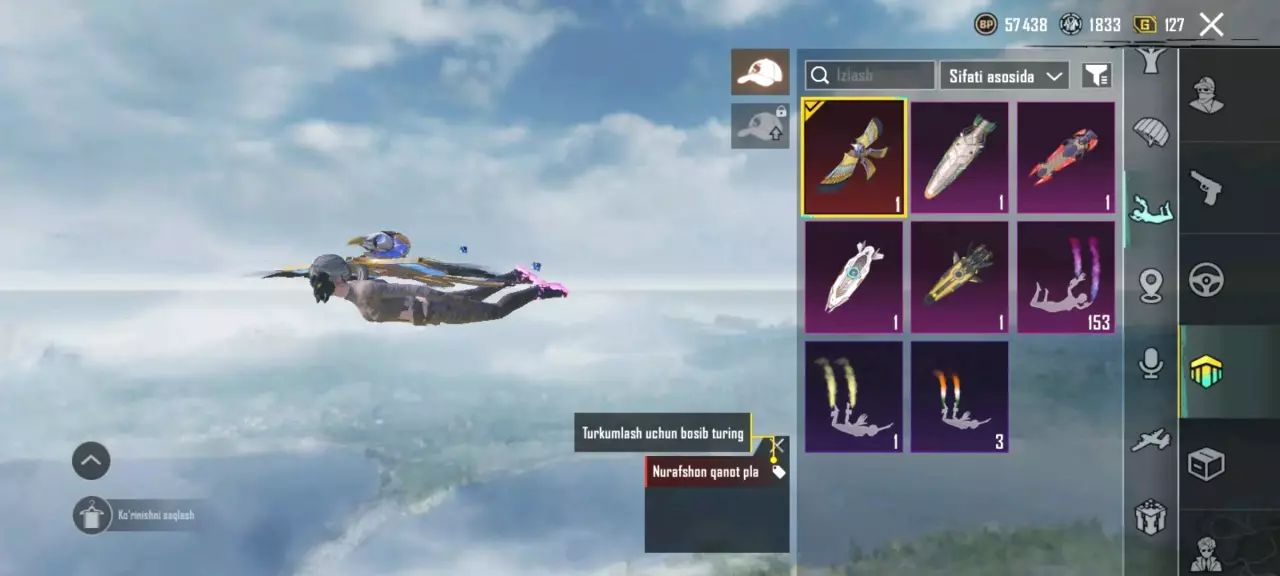Screen dimensions: 1280x576
Task: Select the white glider with teal core
Action: (854, 277)
